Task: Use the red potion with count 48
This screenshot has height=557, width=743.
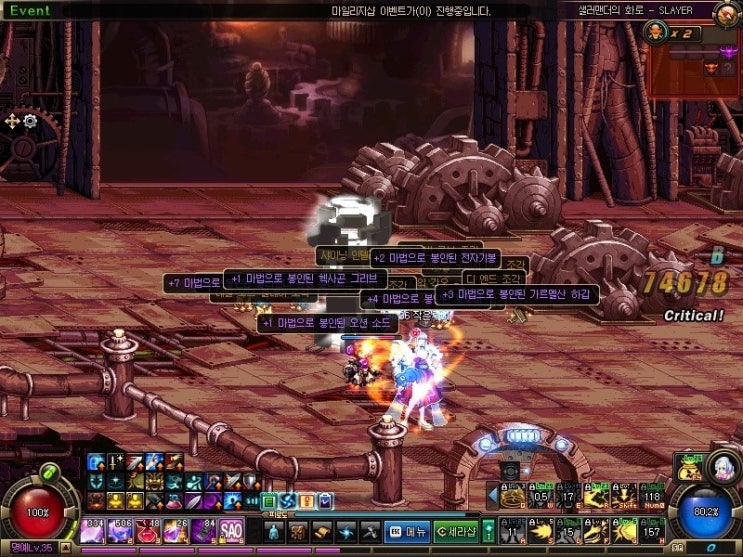Action: [150, 529]
